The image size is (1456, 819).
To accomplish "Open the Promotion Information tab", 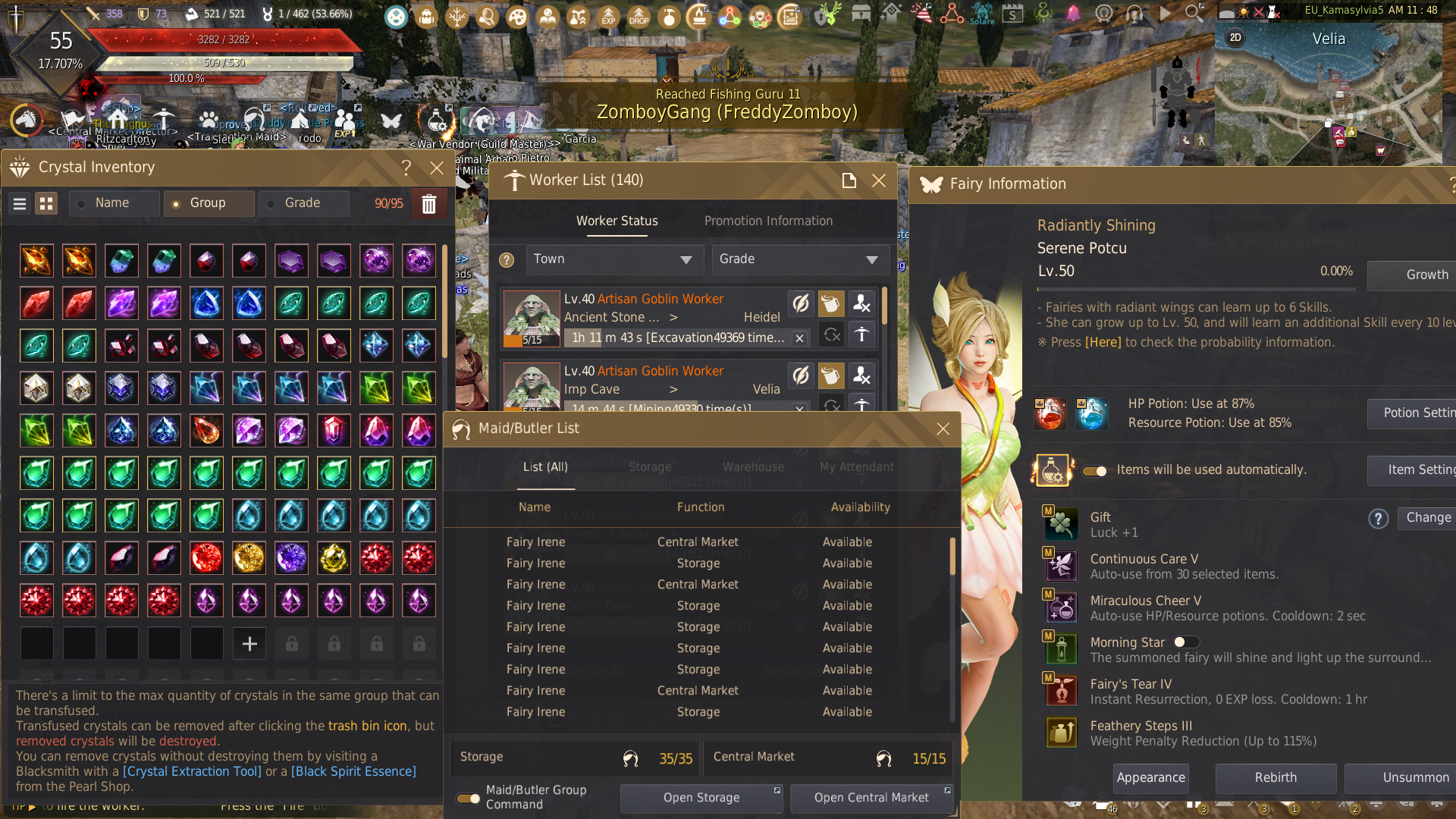I will point(768,221).
